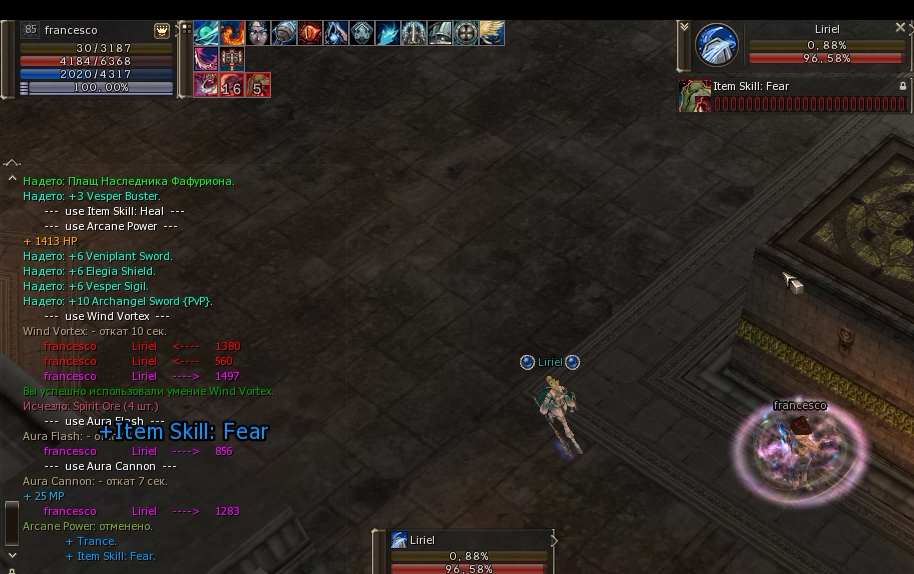
Task: Click the golden wing buff icon
Action: tap(492, 34)
